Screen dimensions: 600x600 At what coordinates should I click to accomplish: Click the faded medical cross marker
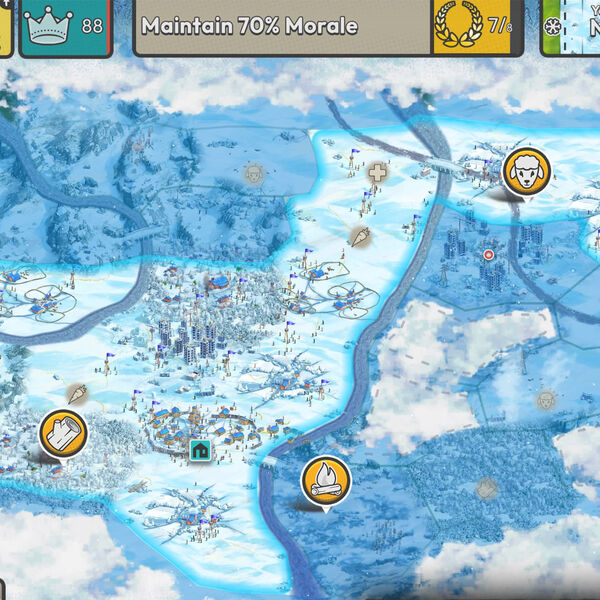(x=377, y=173)
